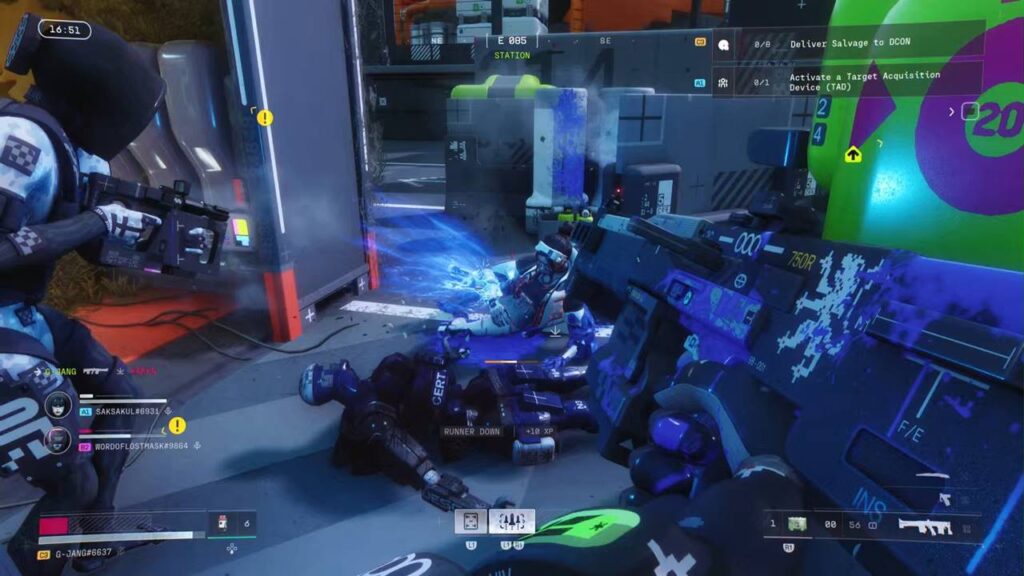
Task: Select the equipped rifle weapon icon
Action: tap(923, 525)
